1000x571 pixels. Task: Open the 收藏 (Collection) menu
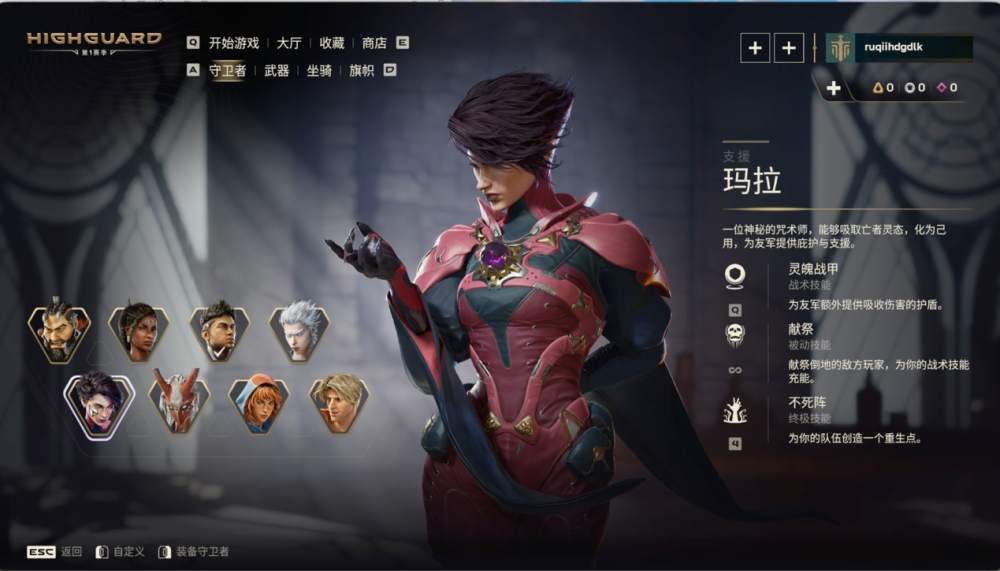(332, 43)
